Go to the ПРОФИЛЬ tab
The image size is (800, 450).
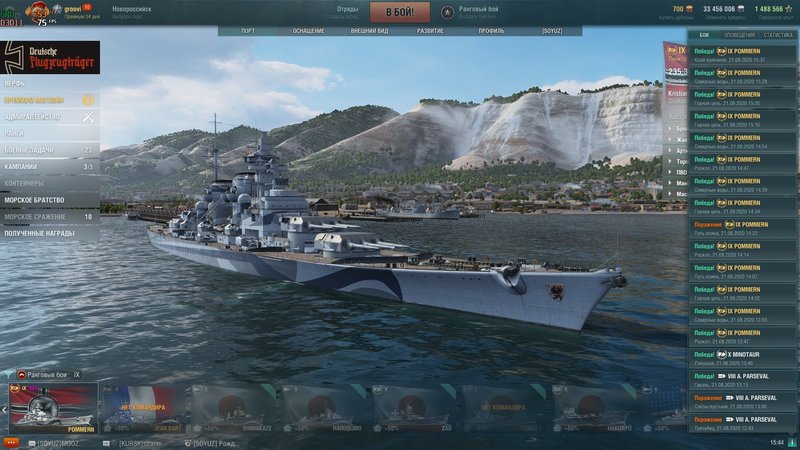[491, 31]
